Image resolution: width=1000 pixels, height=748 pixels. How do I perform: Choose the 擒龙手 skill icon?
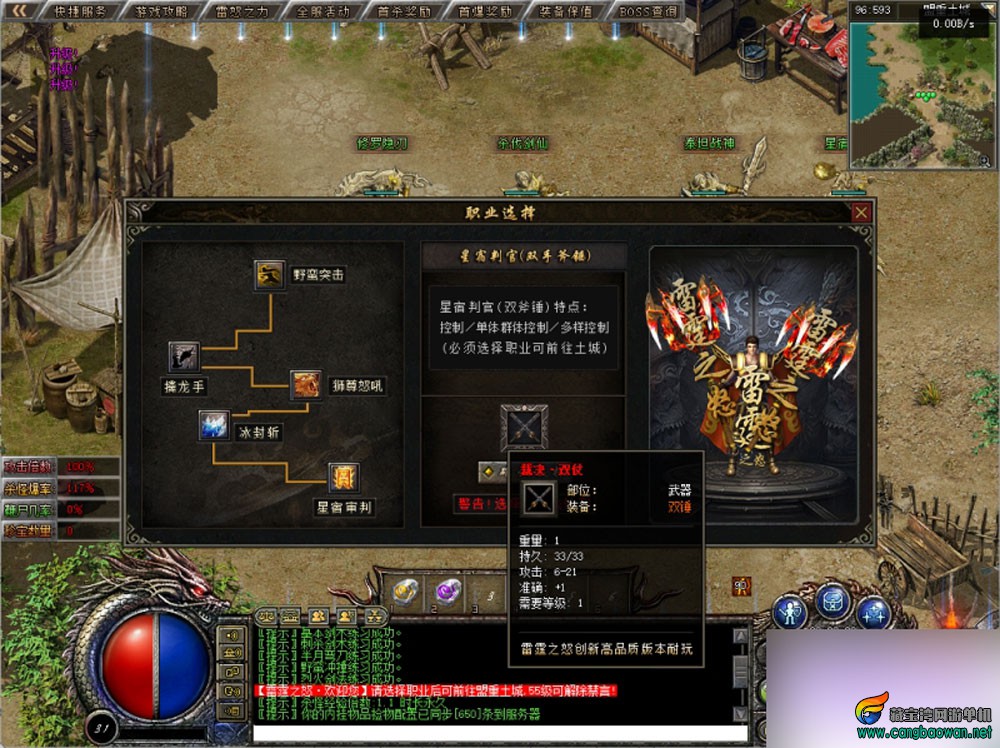click(x=184, y=357)
